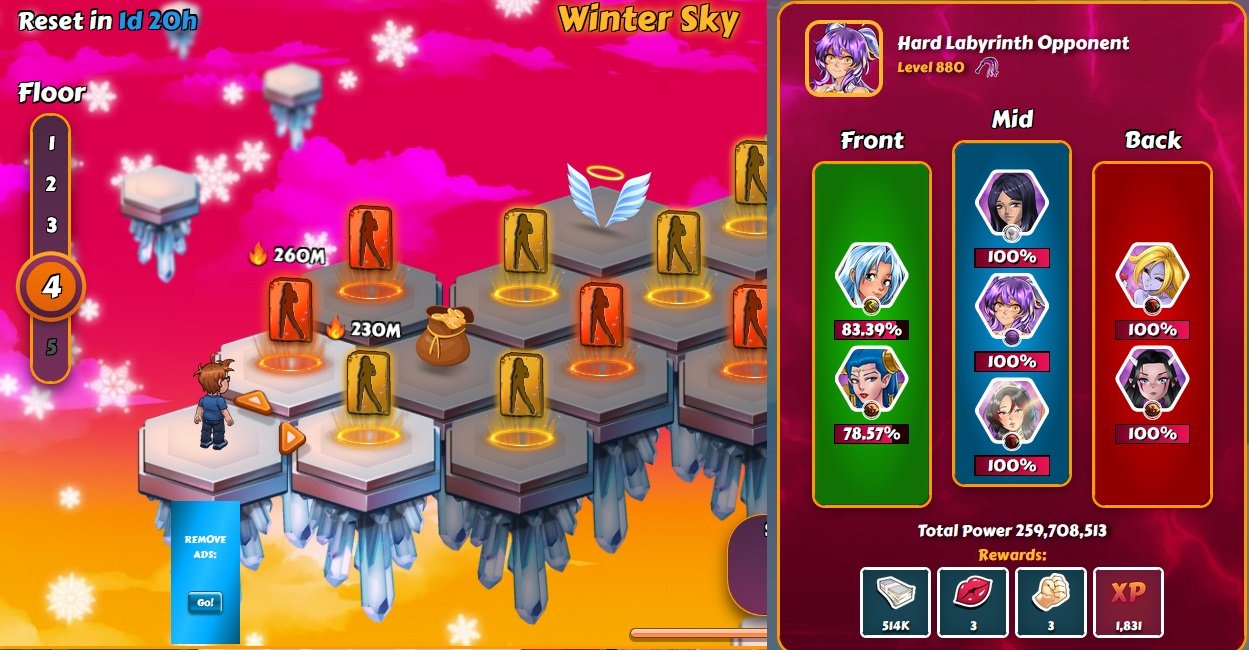View the 514K cash reward

895,602
